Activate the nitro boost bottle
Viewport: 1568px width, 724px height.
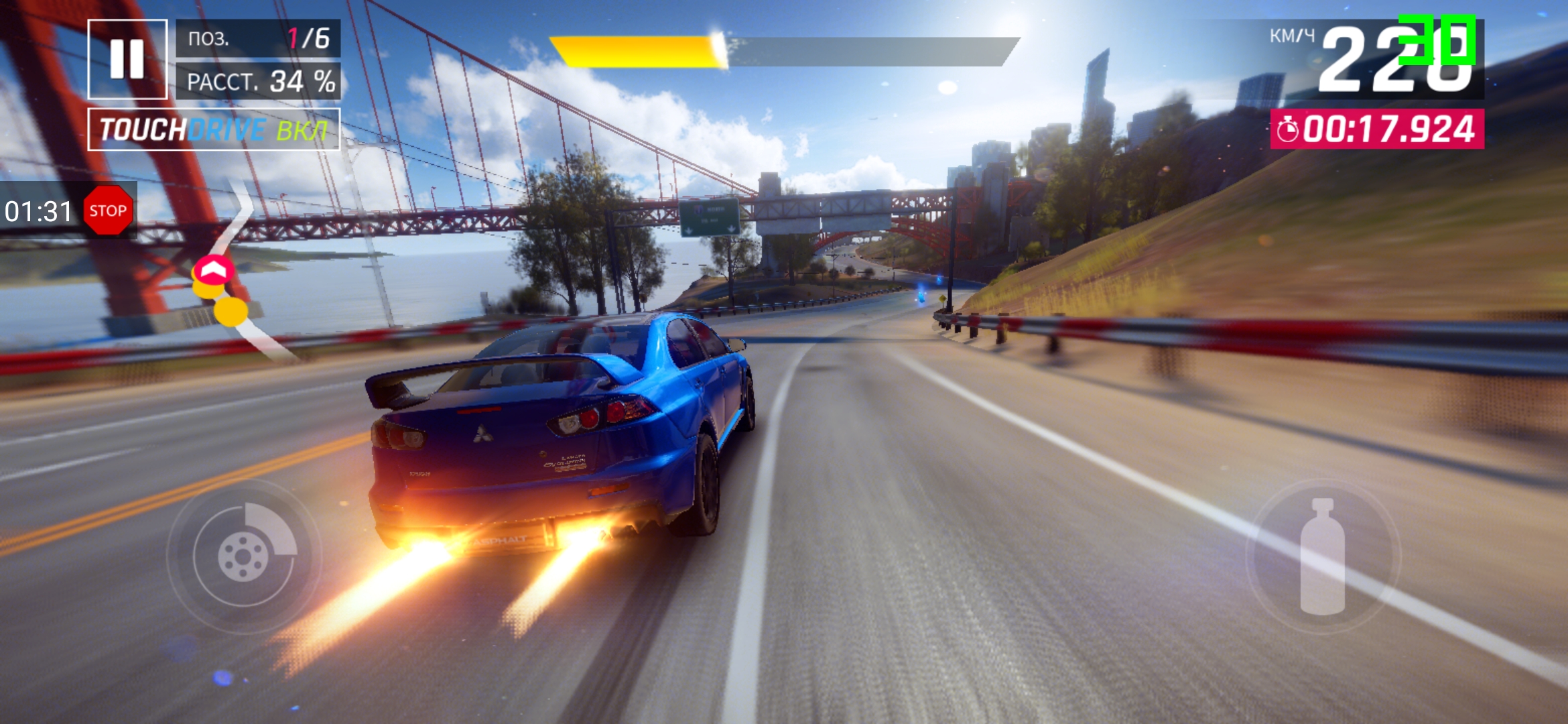[x=1322, y=556]
